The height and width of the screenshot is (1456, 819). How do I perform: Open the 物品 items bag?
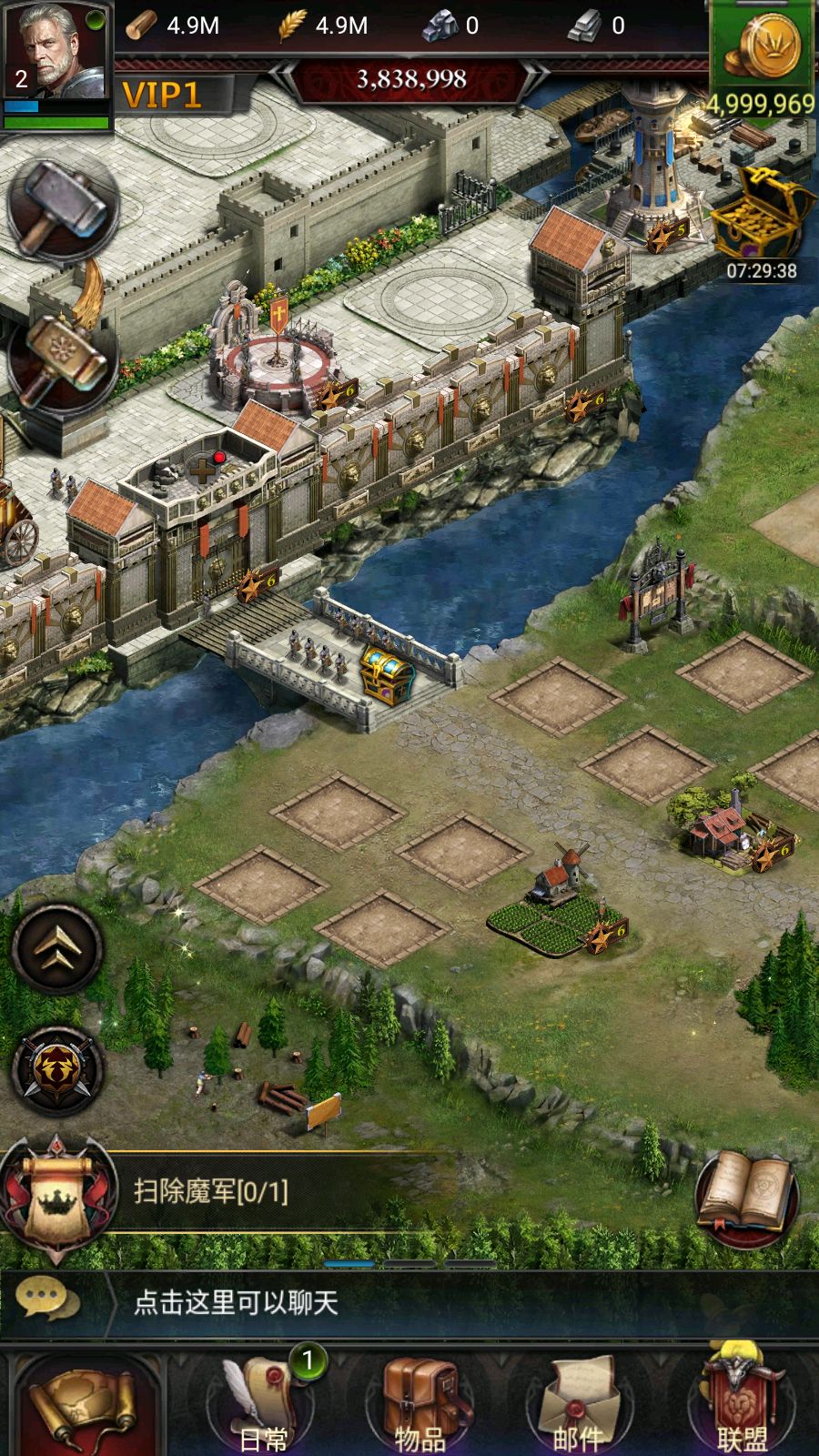420,1406
